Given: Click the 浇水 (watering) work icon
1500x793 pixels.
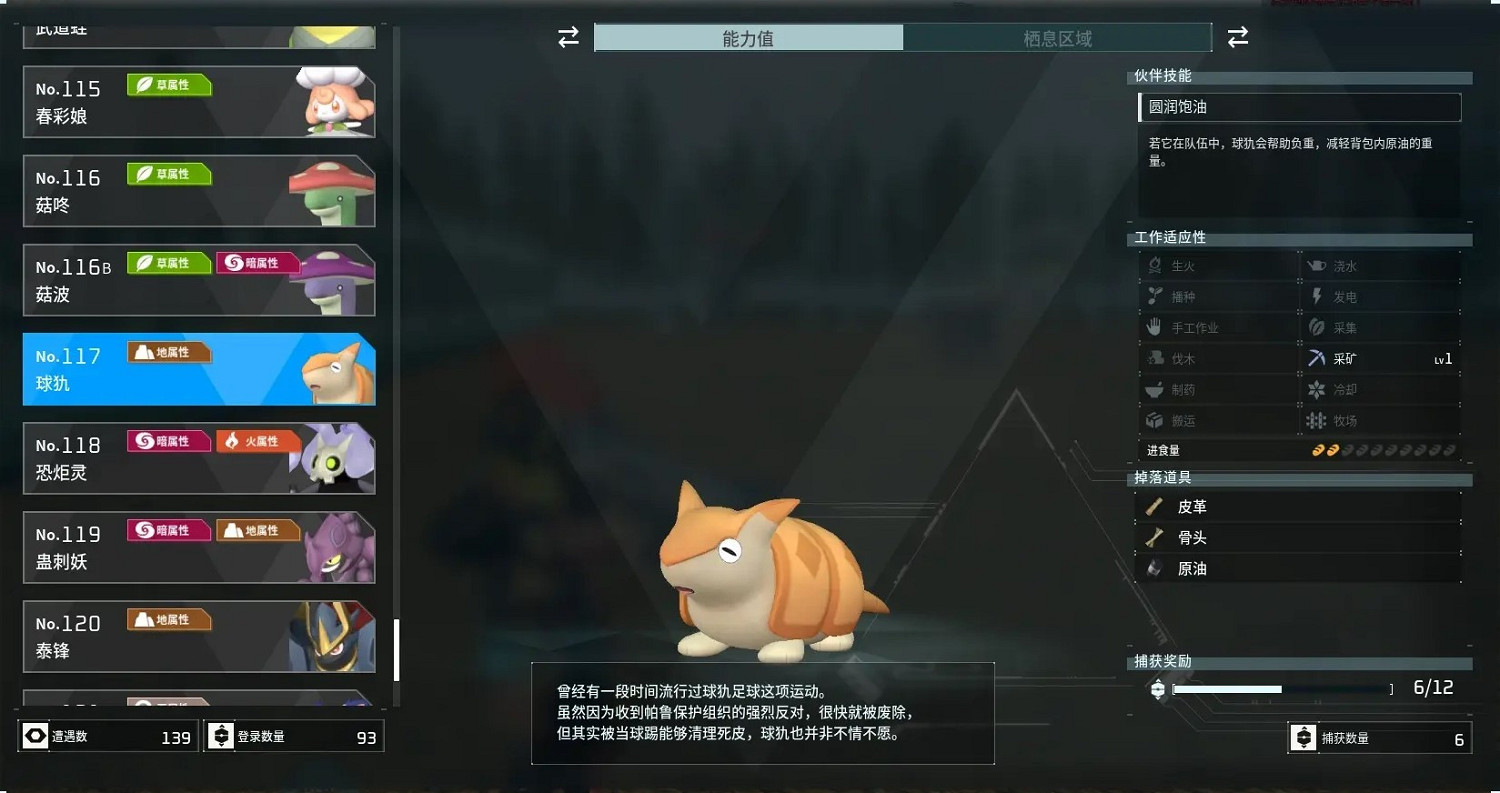Looking at the screenshot, I should (x=1316, y=265).
